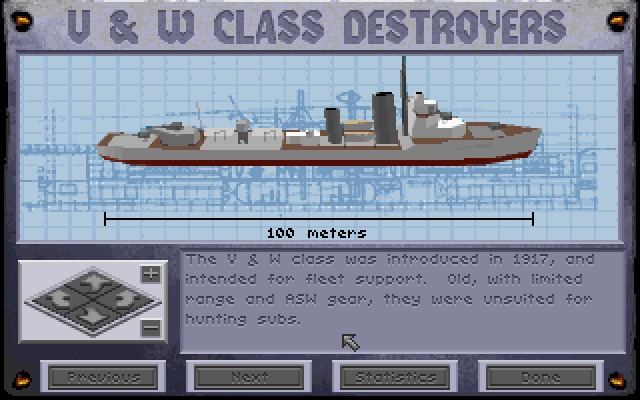Open the ship Statistics page
Image resolution: width=640 pixels, height=400 pixels.
tap(391, 377)
